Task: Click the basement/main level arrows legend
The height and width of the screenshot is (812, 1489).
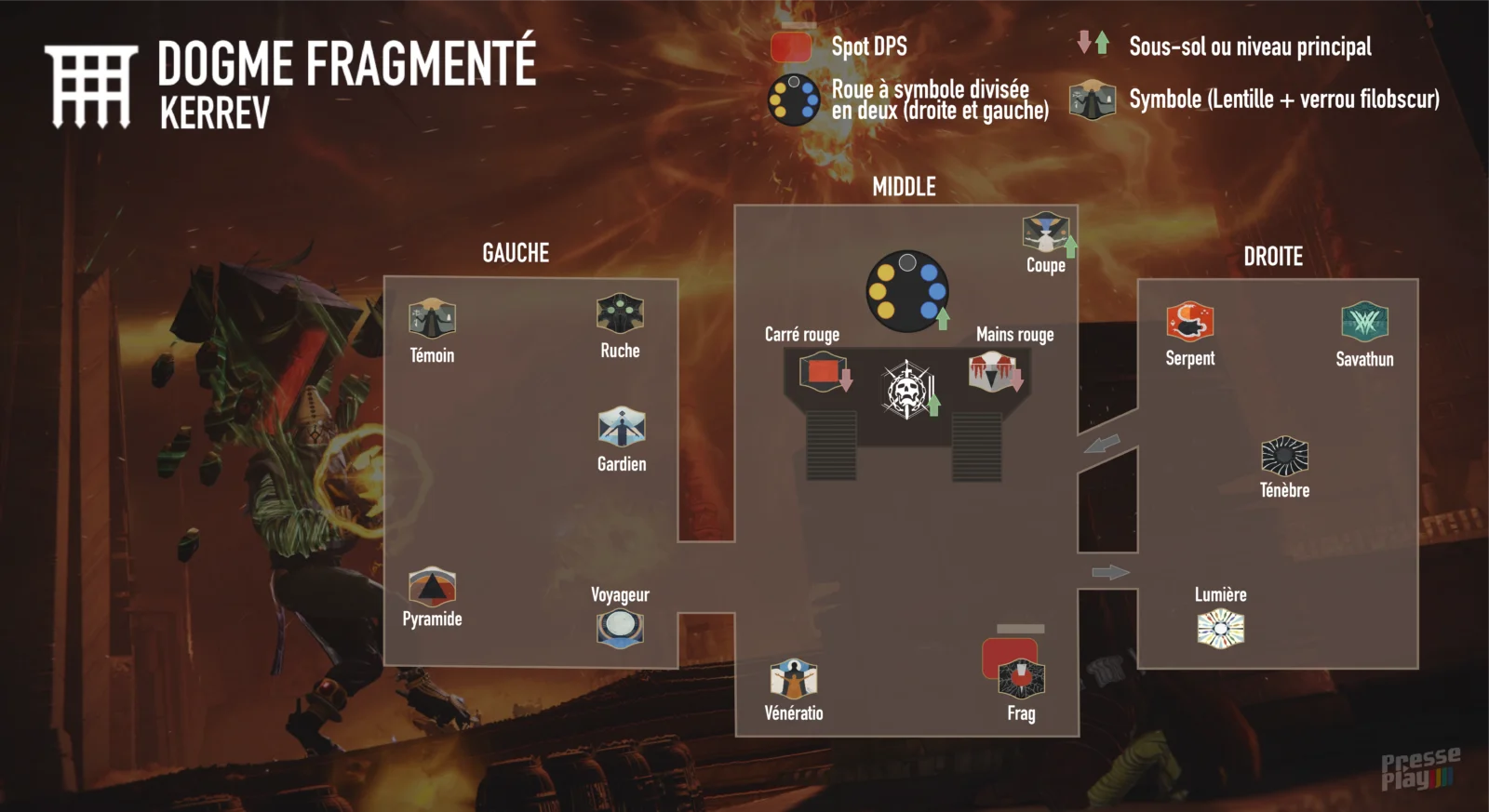Action: click(x=1093, y=43)
